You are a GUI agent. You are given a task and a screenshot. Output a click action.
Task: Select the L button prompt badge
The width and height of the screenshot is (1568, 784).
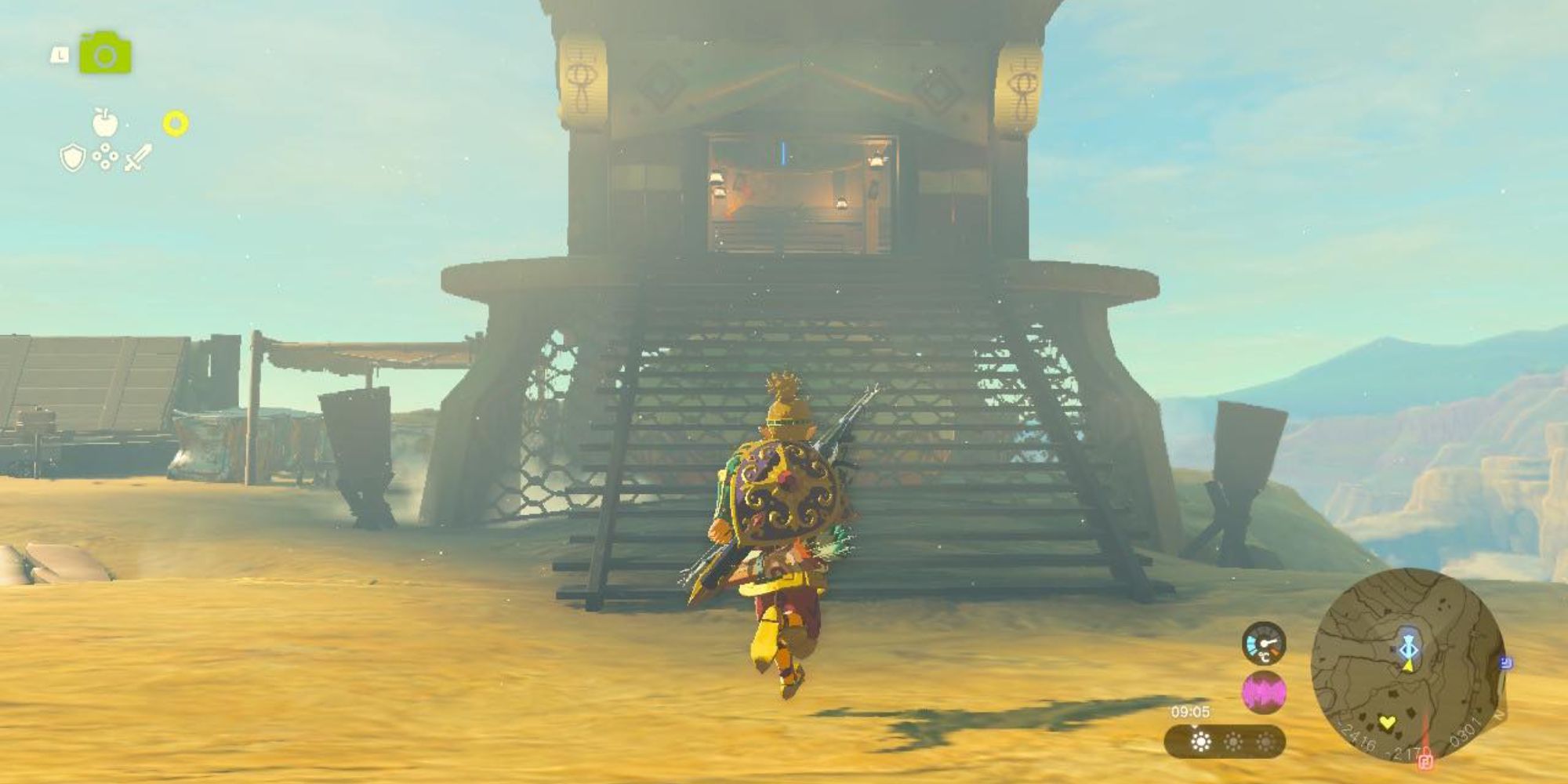(x=60, y=55)
